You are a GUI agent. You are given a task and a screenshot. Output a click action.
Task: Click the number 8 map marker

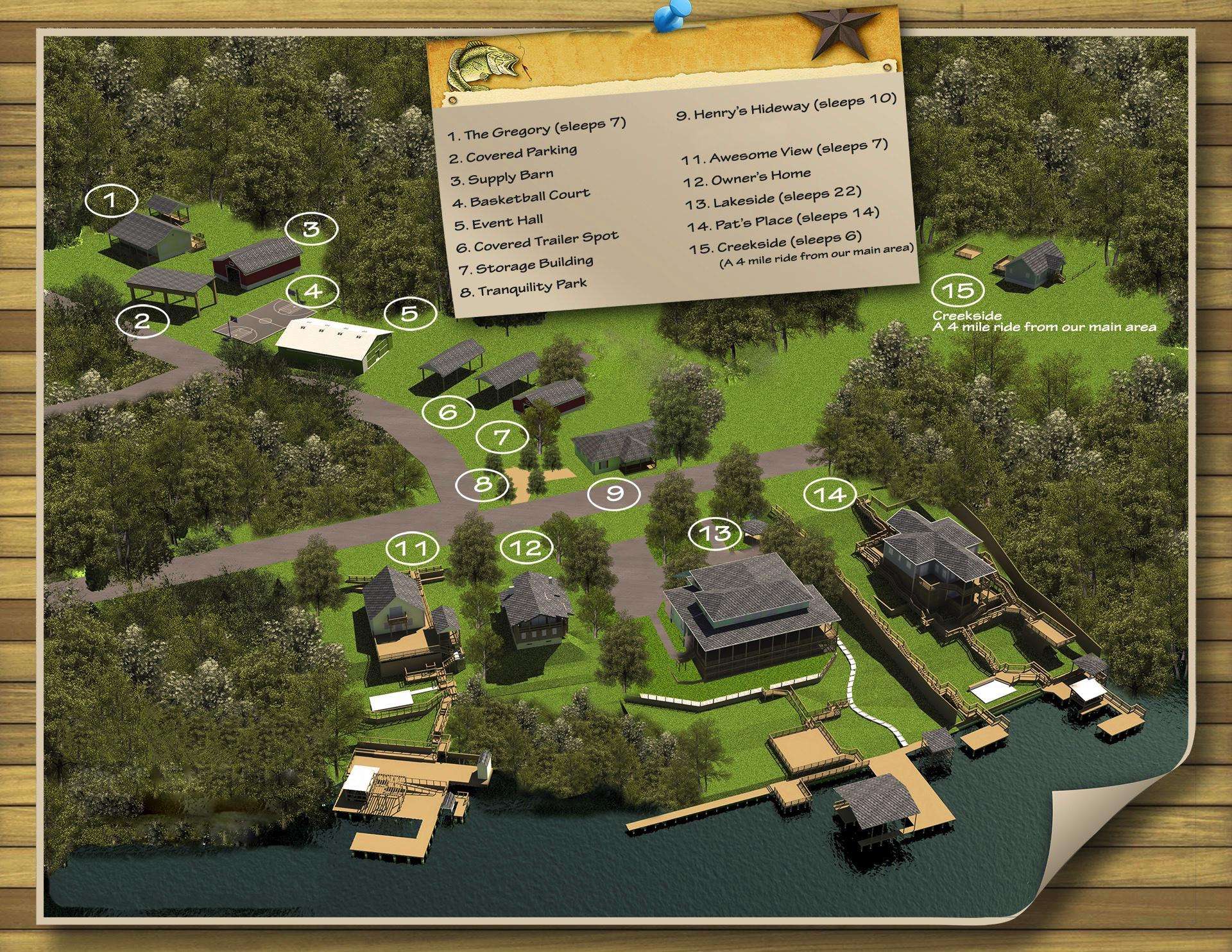click(482, 484)
